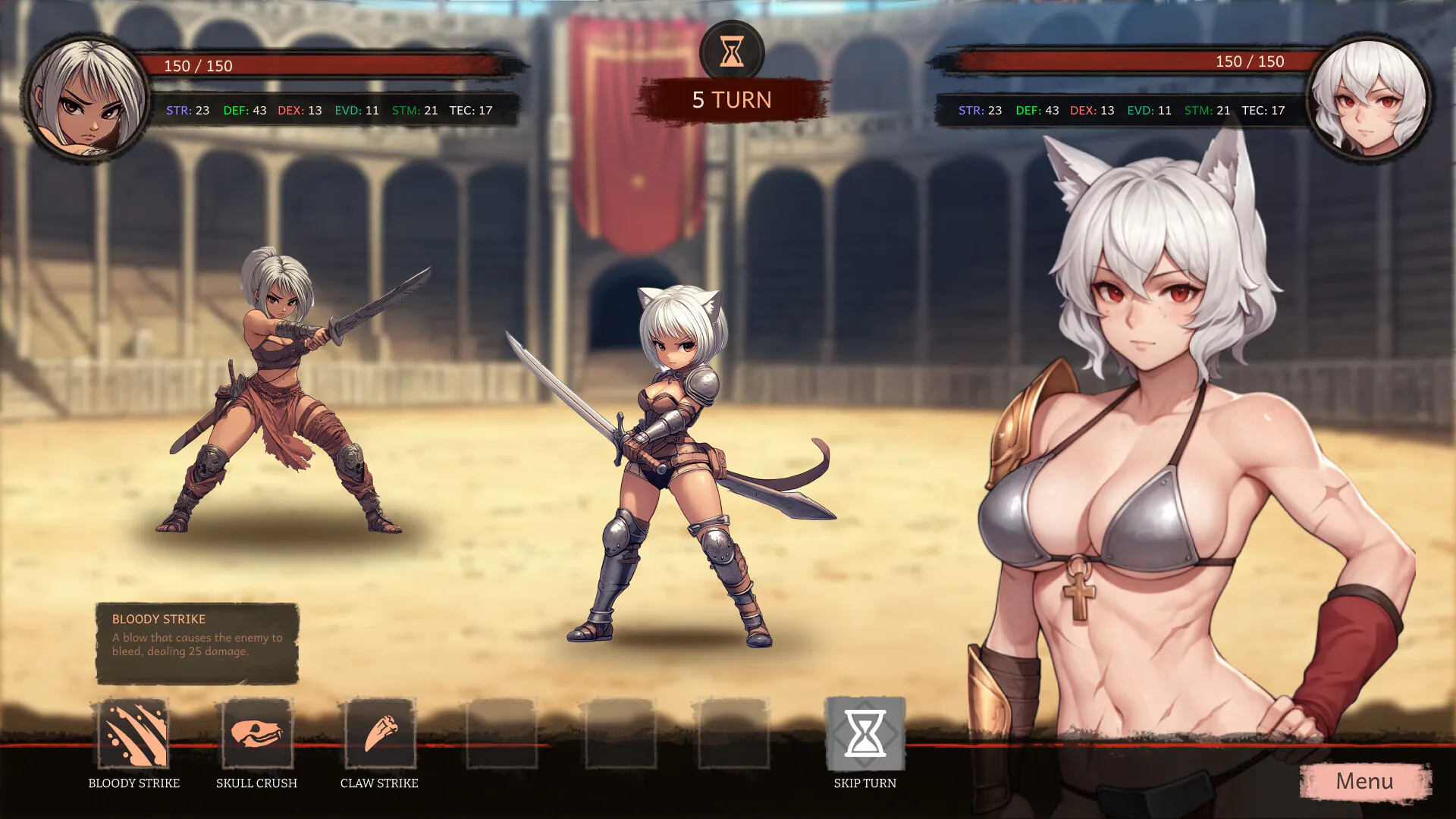This screenshot has height=819, width=1456.
Task: Activate the Skull Crush skill
Action: (256, 733)
